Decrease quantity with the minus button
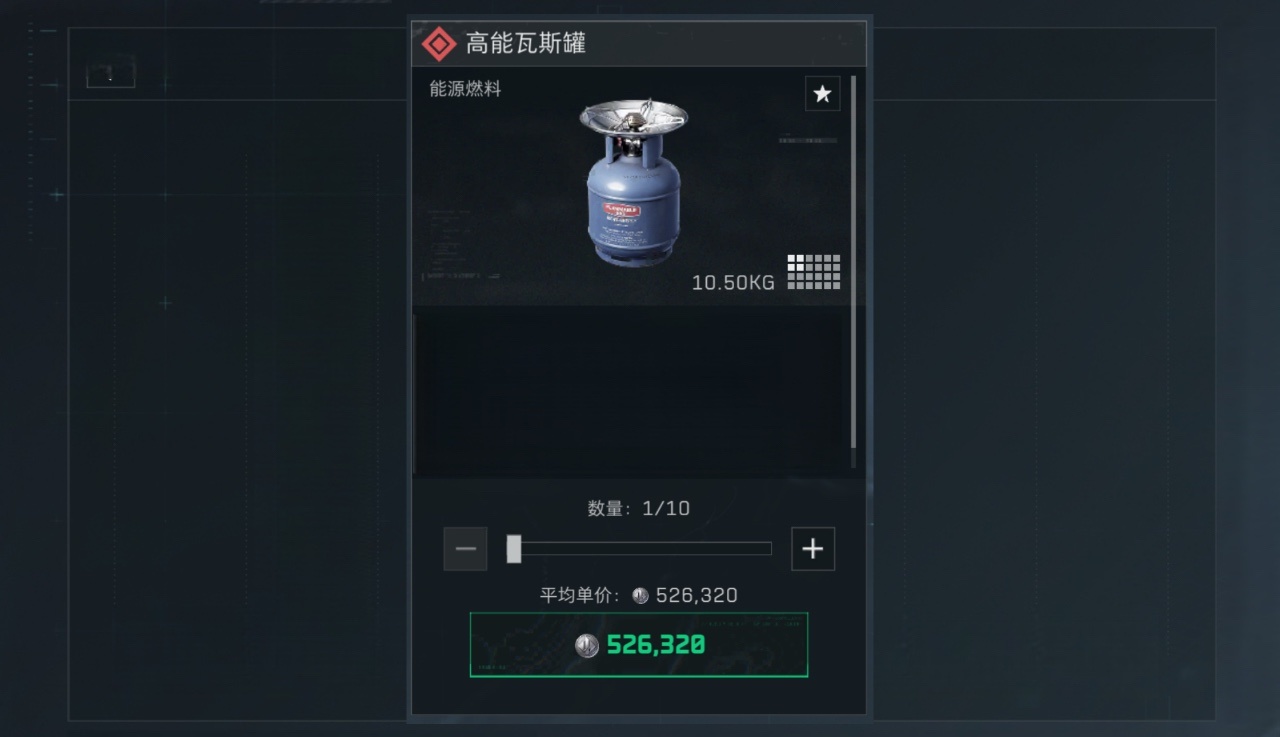The height and width of the screenshot is (737, 1280). point(465,549)
